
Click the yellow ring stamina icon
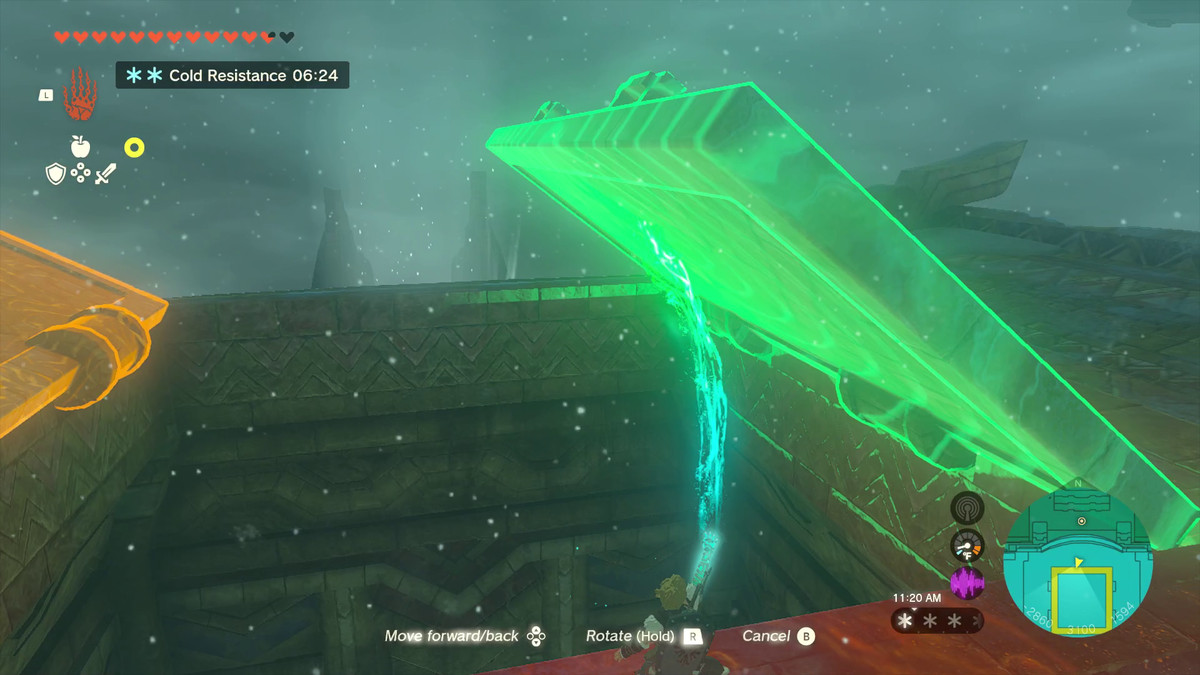click(x=134, y=148)
